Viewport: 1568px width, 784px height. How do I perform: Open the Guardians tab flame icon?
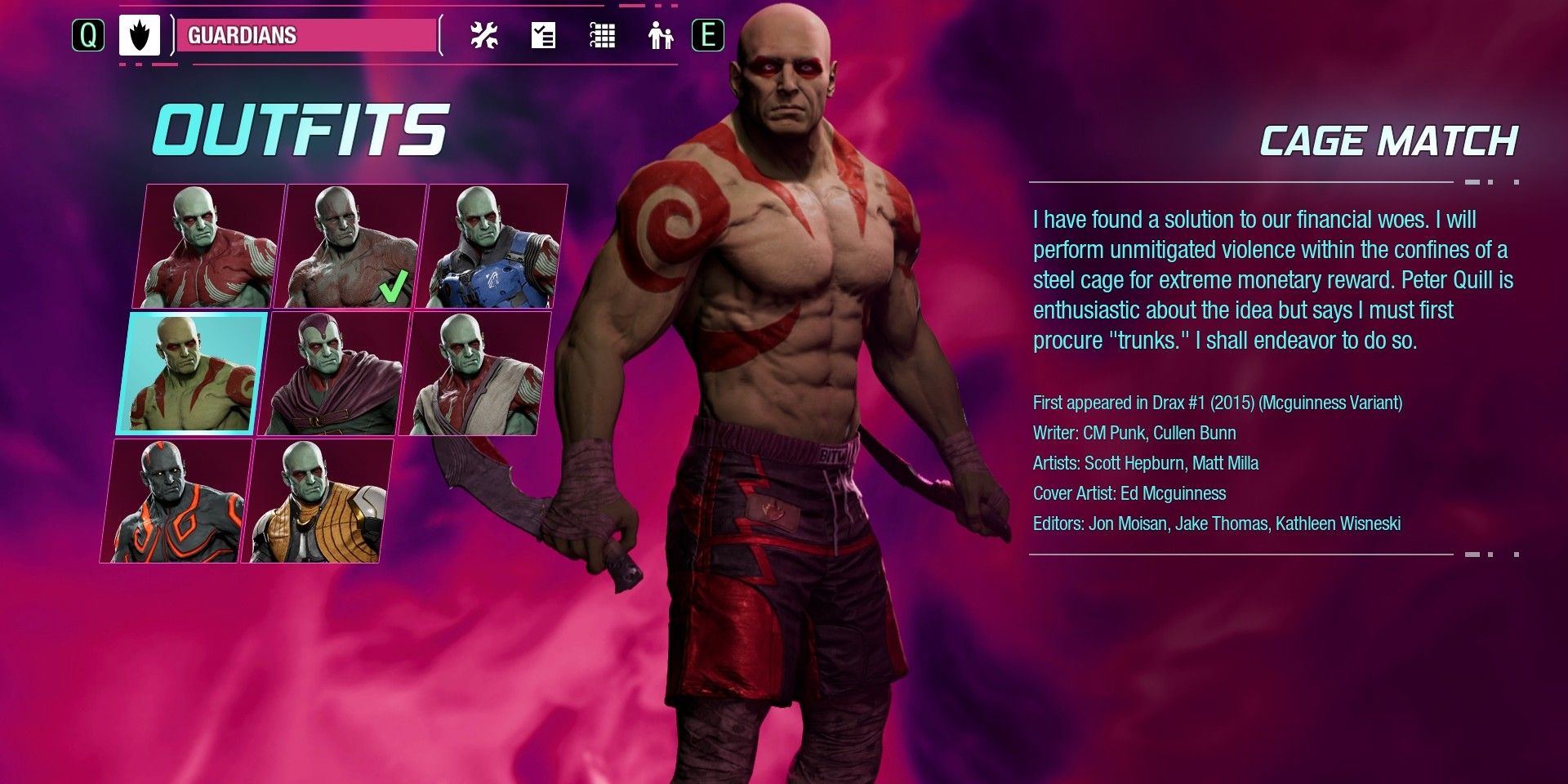[x=139, y=35]
